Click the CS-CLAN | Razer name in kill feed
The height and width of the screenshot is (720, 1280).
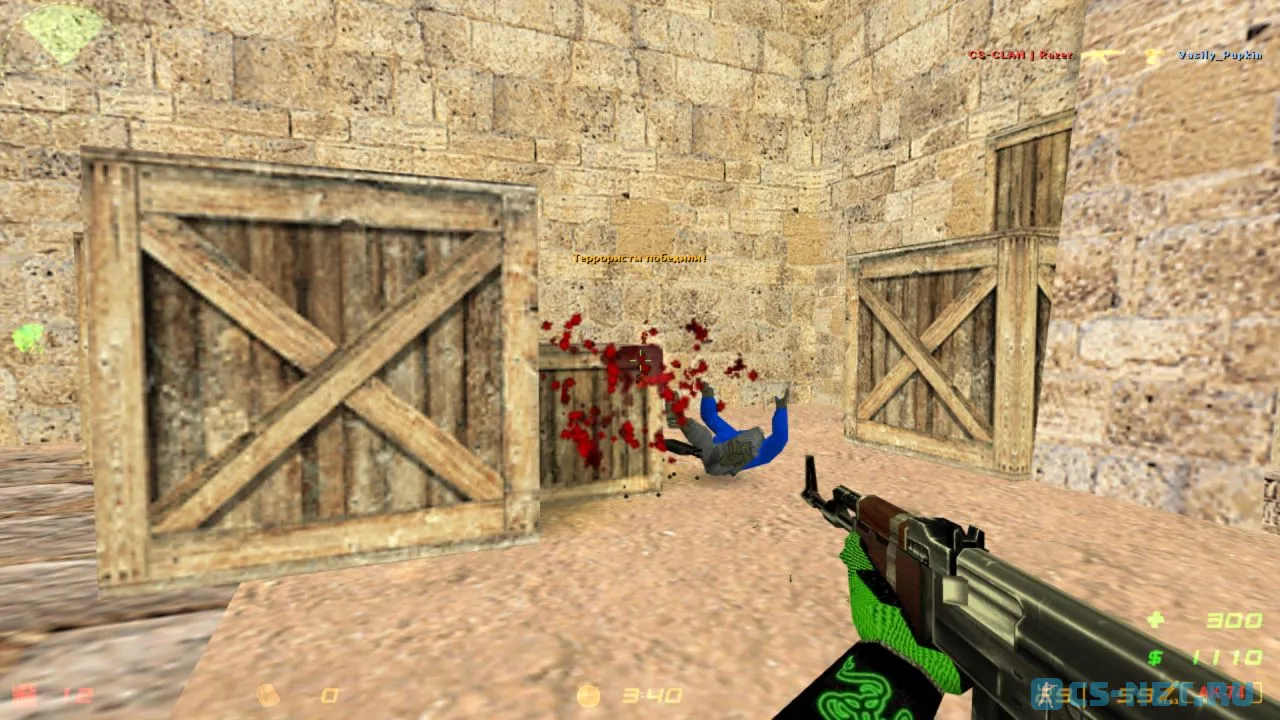pos(1018,56)
